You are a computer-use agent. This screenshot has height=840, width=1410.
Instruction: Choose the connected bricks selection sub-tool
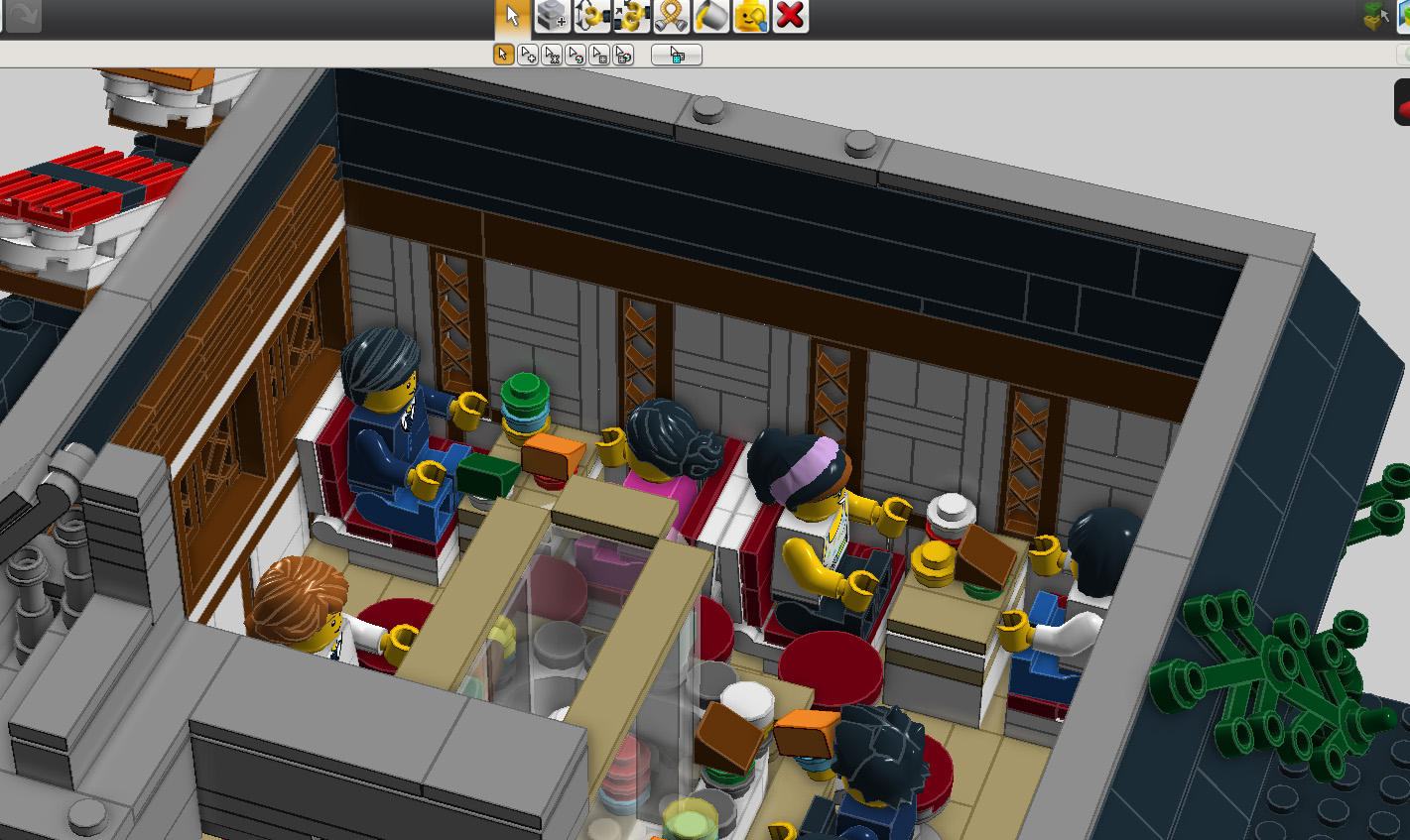[552, 55]
